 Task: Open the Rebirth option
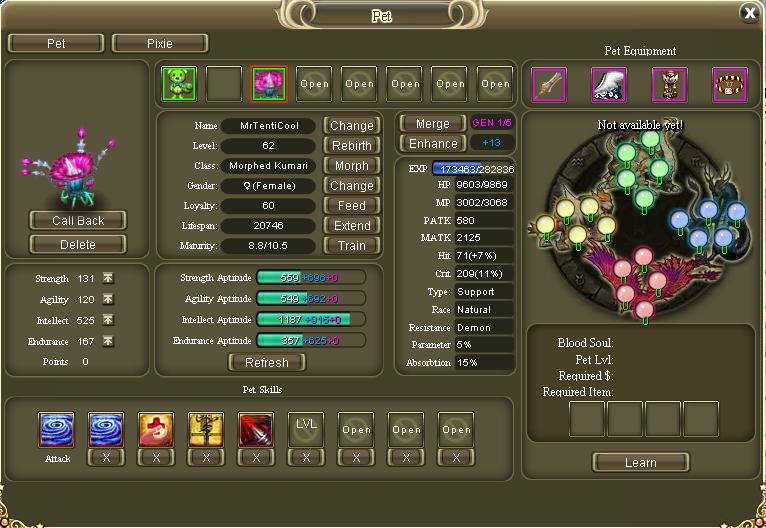pyautogui.click(x=352, y=145)
